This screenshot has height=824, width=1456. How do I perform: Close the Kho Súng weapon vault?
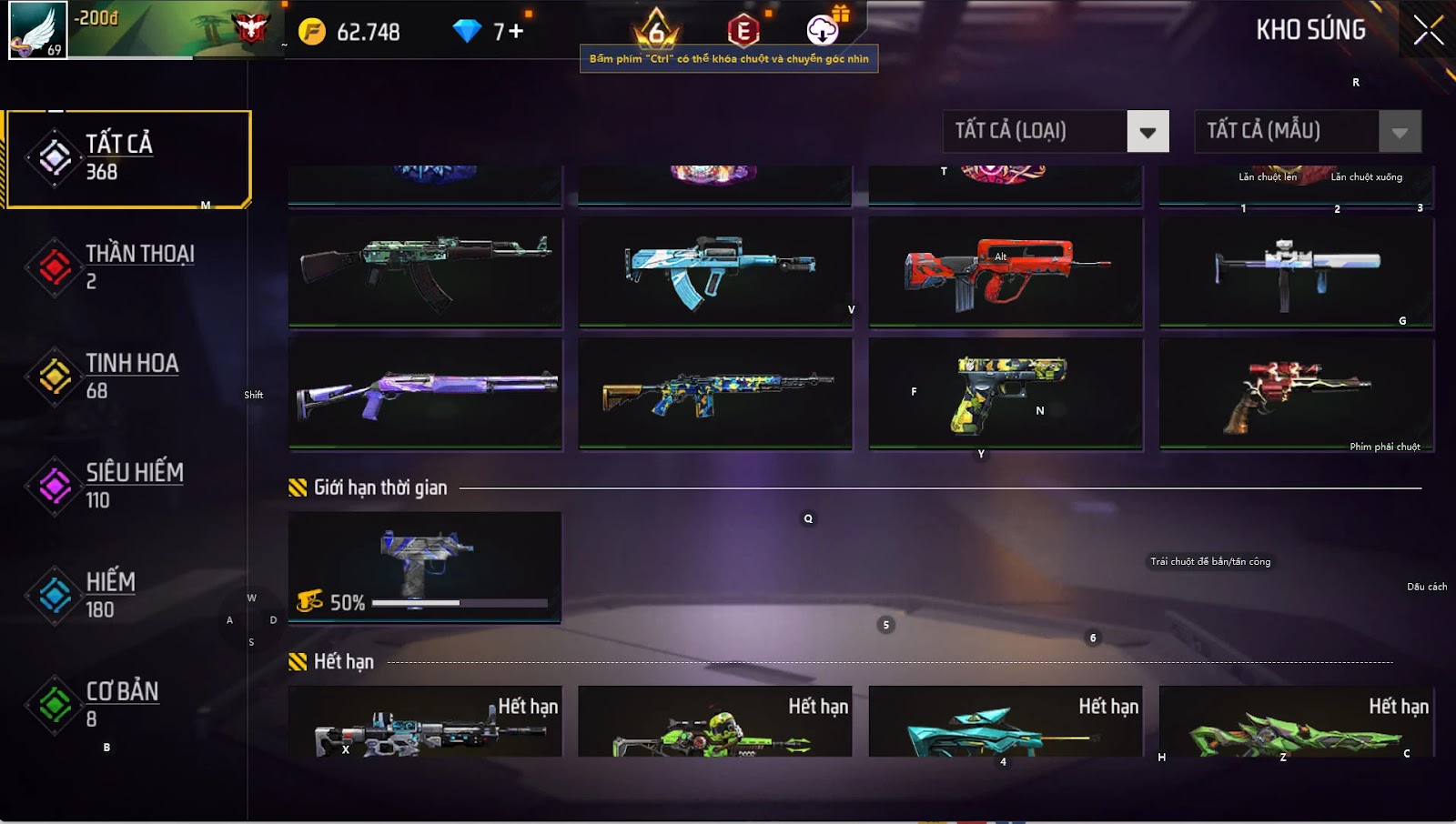coord(1428,31)
